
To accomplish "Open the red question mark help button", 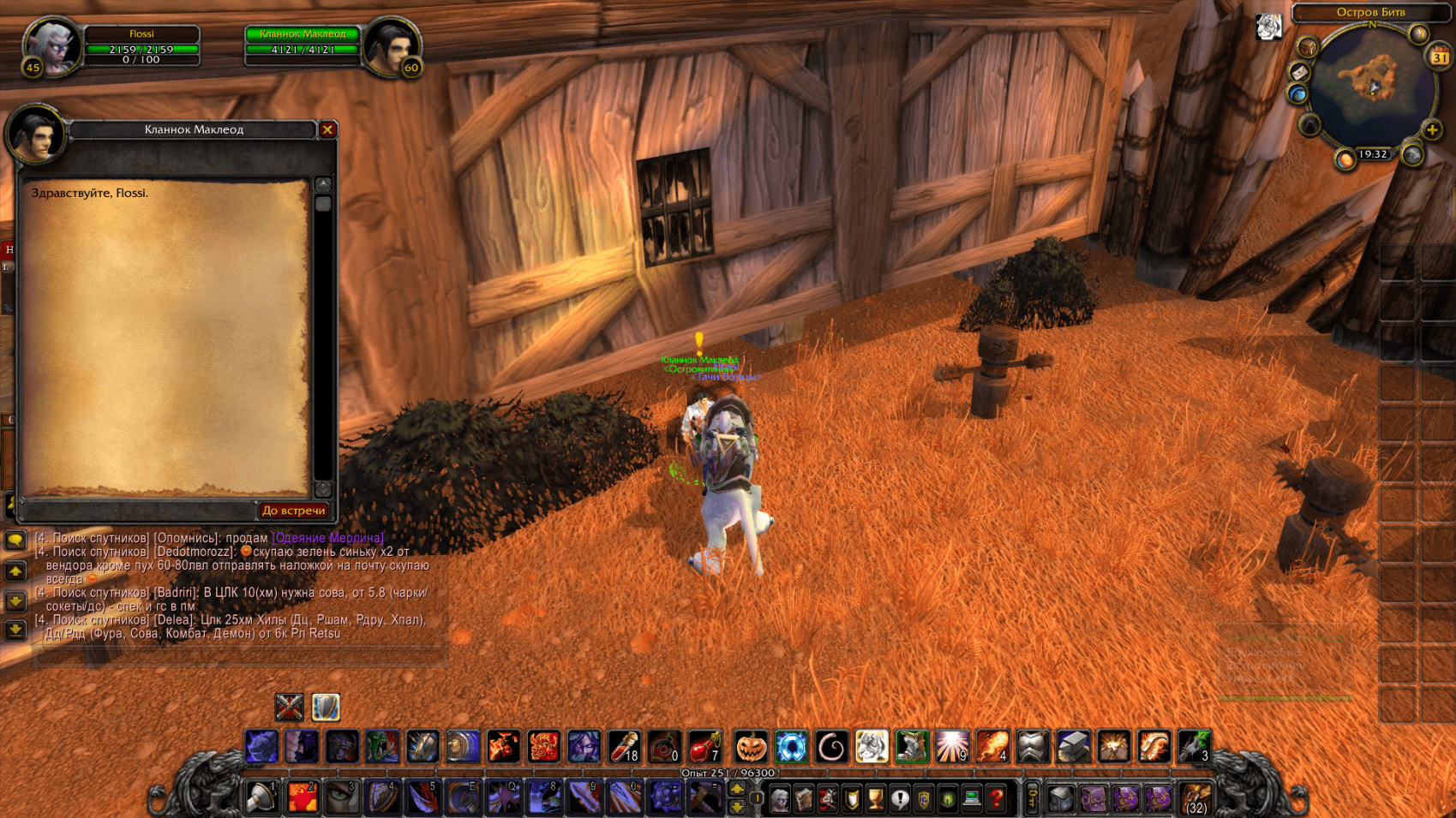I will [x=996, y=799].
